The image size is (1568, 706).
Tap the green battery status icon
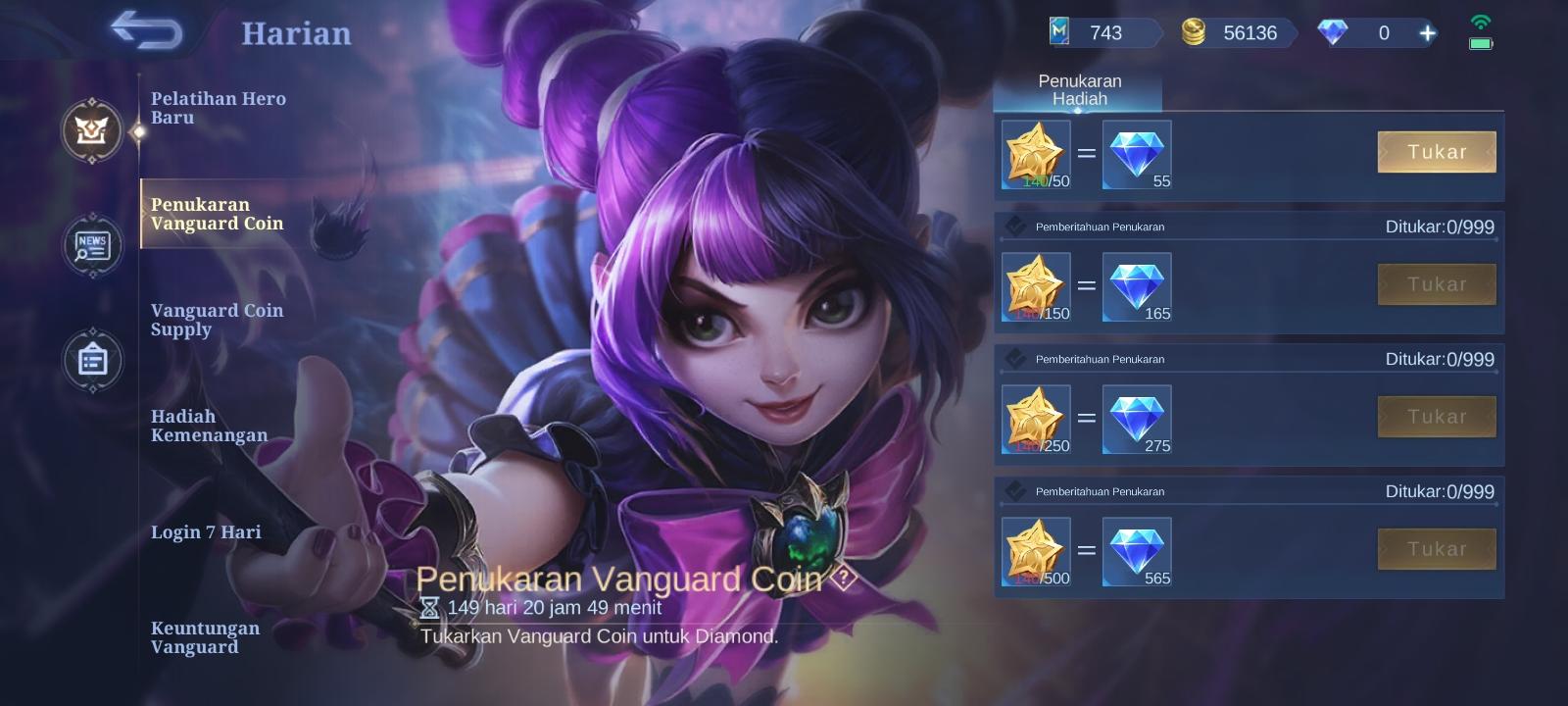[1481, 41]
